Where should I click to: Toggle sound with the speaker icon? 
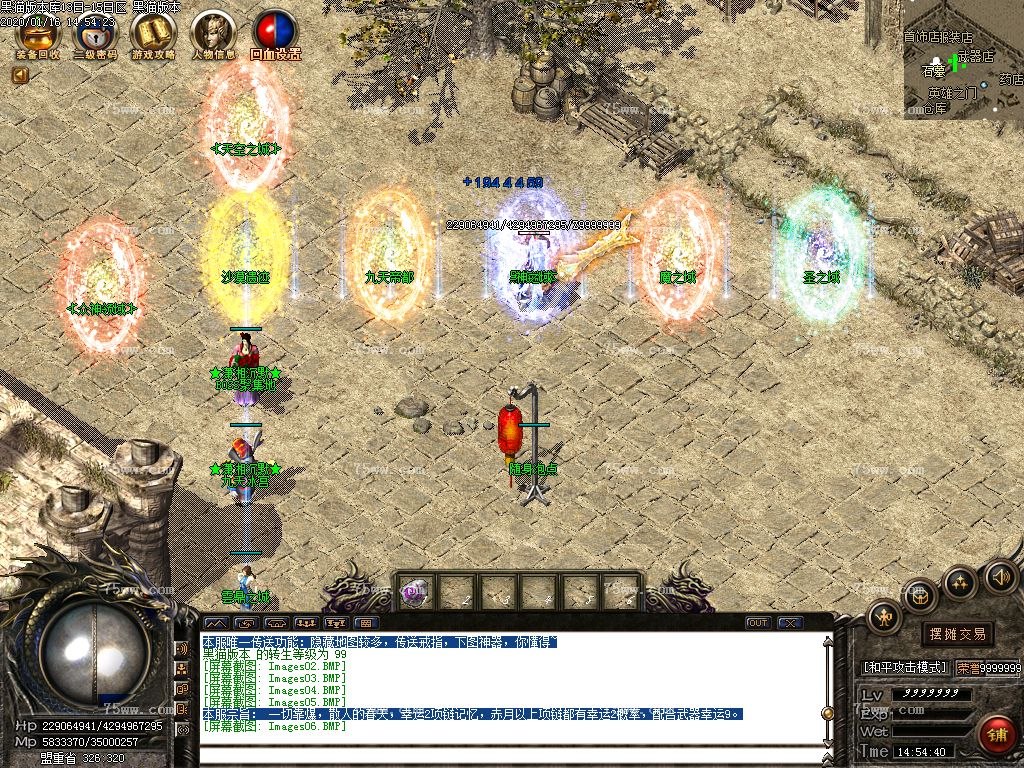coord(1001,577)
